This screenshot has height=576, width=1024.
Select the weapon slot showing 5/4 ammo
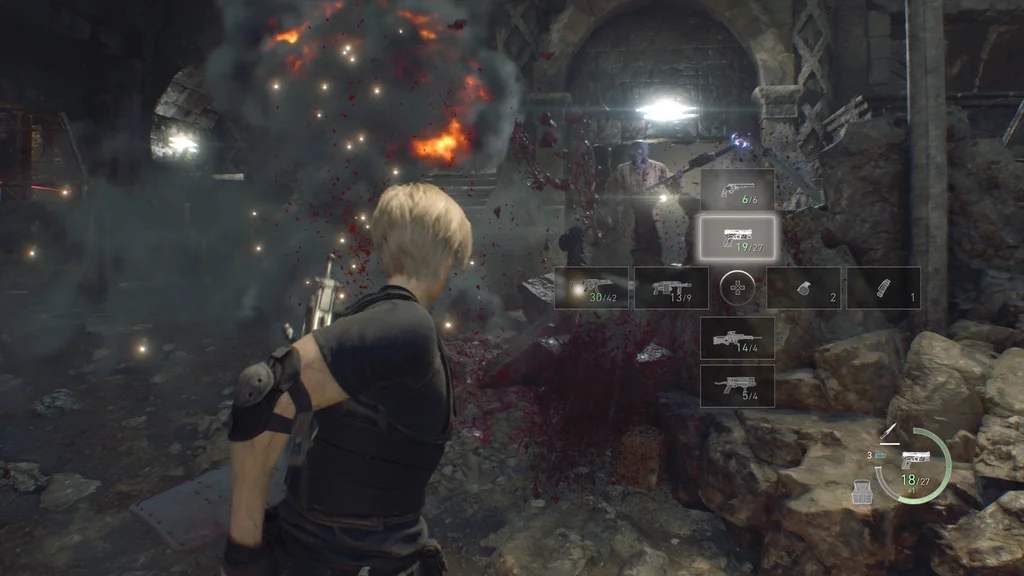pos(737,385)
